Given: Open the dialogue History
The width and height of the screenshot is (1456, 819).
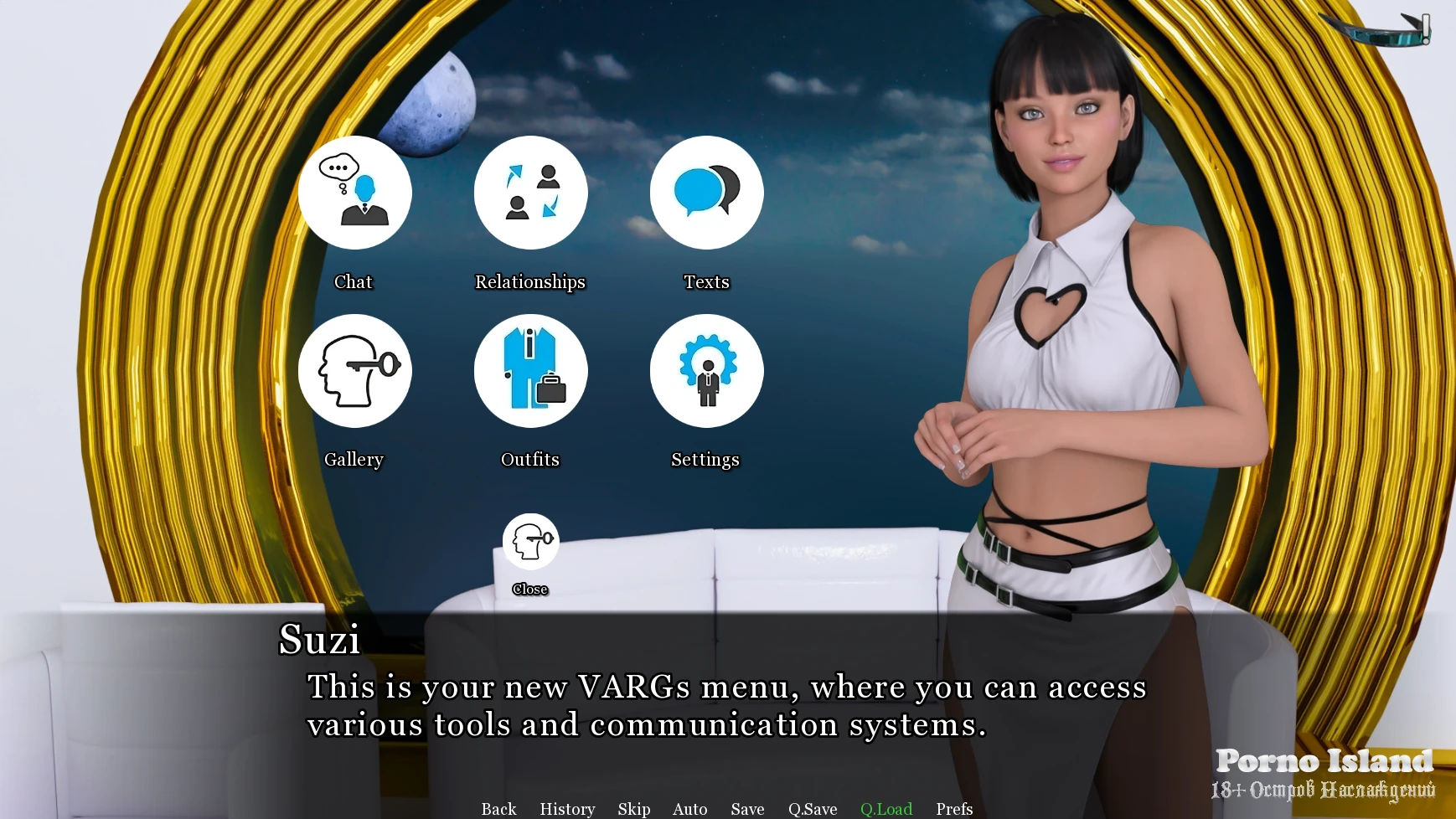Looking at the screenshot, I should click(567, 809).
